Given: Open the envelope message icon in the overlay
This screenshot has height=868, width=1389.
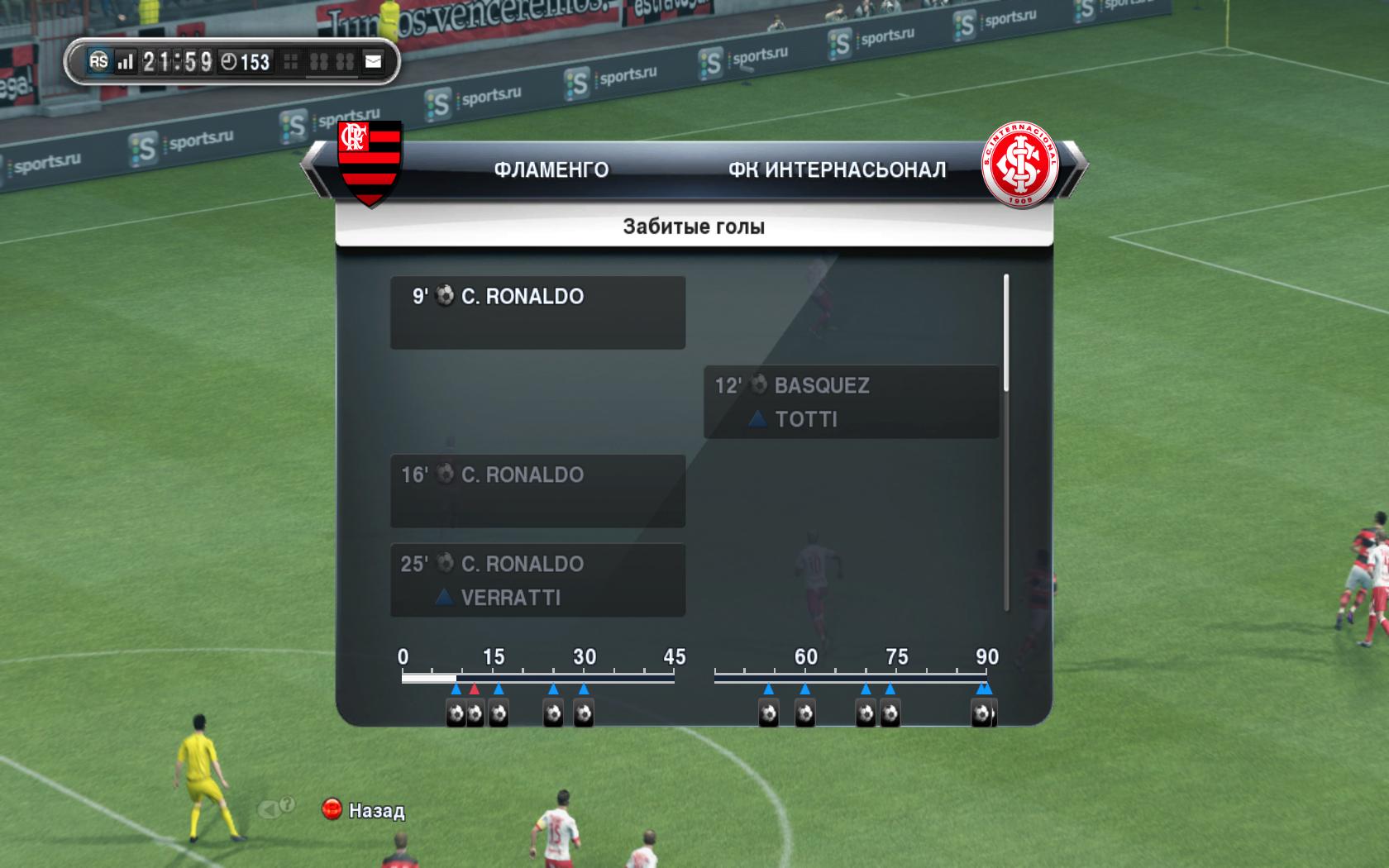Looking at the screenshot, I should pyautogui.click(x=373, y=62).
